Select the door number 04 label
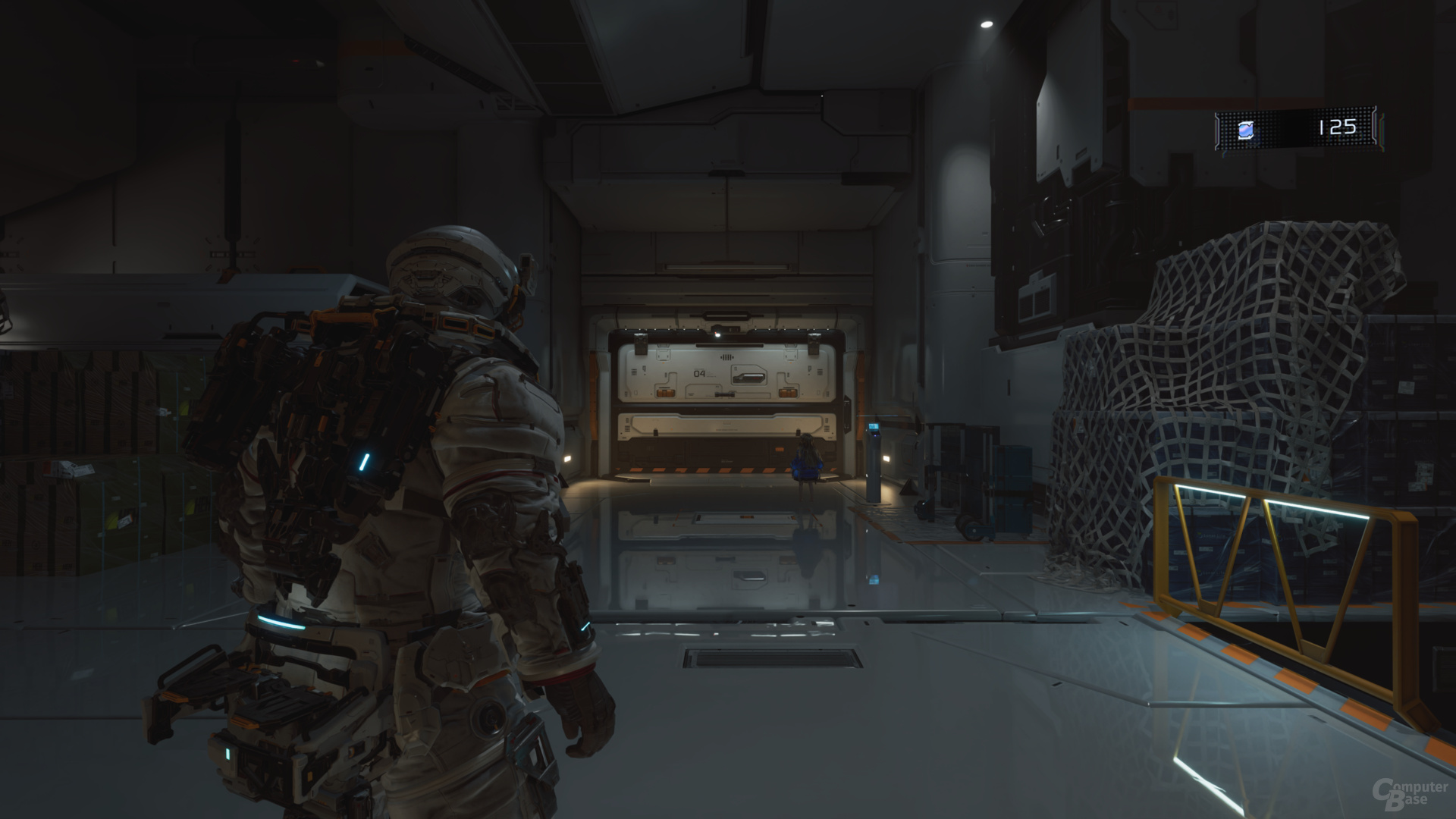This screenshot has width=1456, height=819. pyautogui.click(x=700, y=373)
